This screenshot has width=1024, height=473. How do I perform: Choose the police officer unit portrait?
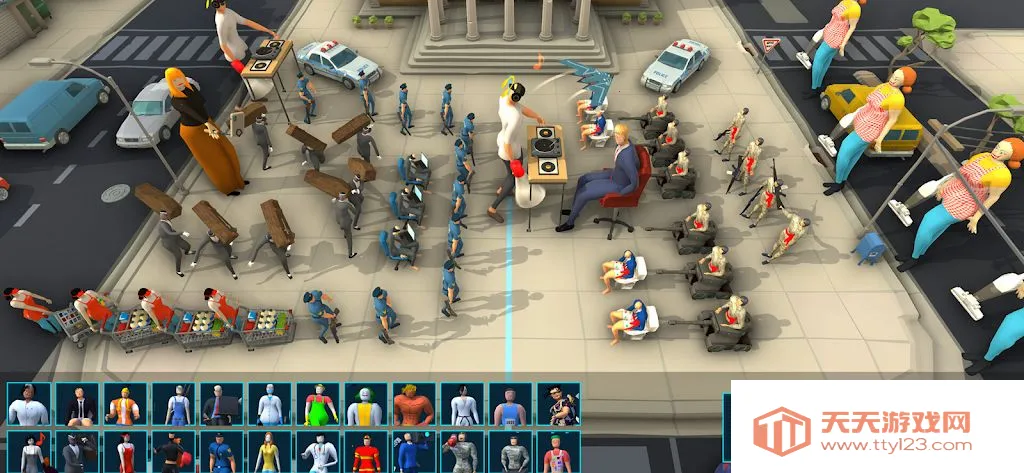pos(221,453)
